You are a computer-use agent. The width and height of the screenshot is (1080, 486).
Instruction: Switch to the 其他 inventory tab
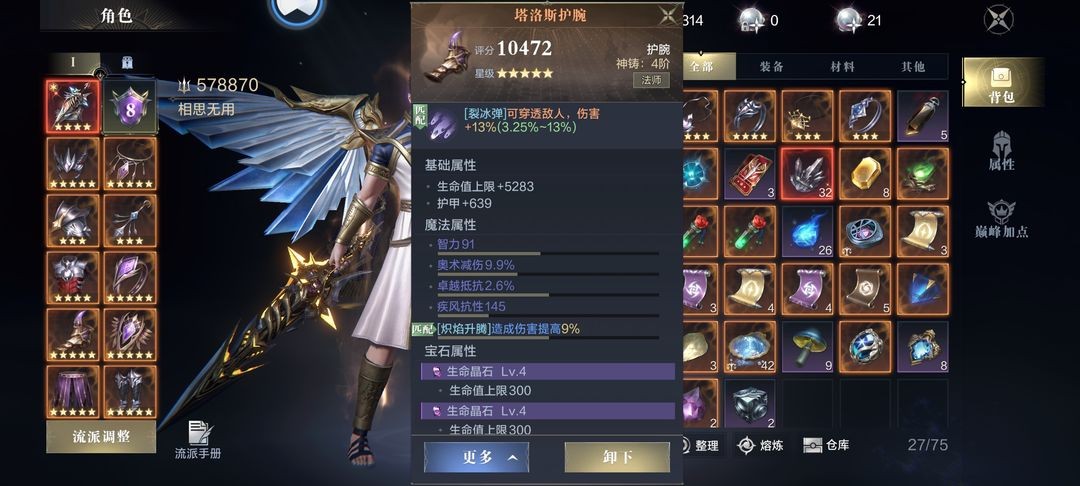point(912,66)
